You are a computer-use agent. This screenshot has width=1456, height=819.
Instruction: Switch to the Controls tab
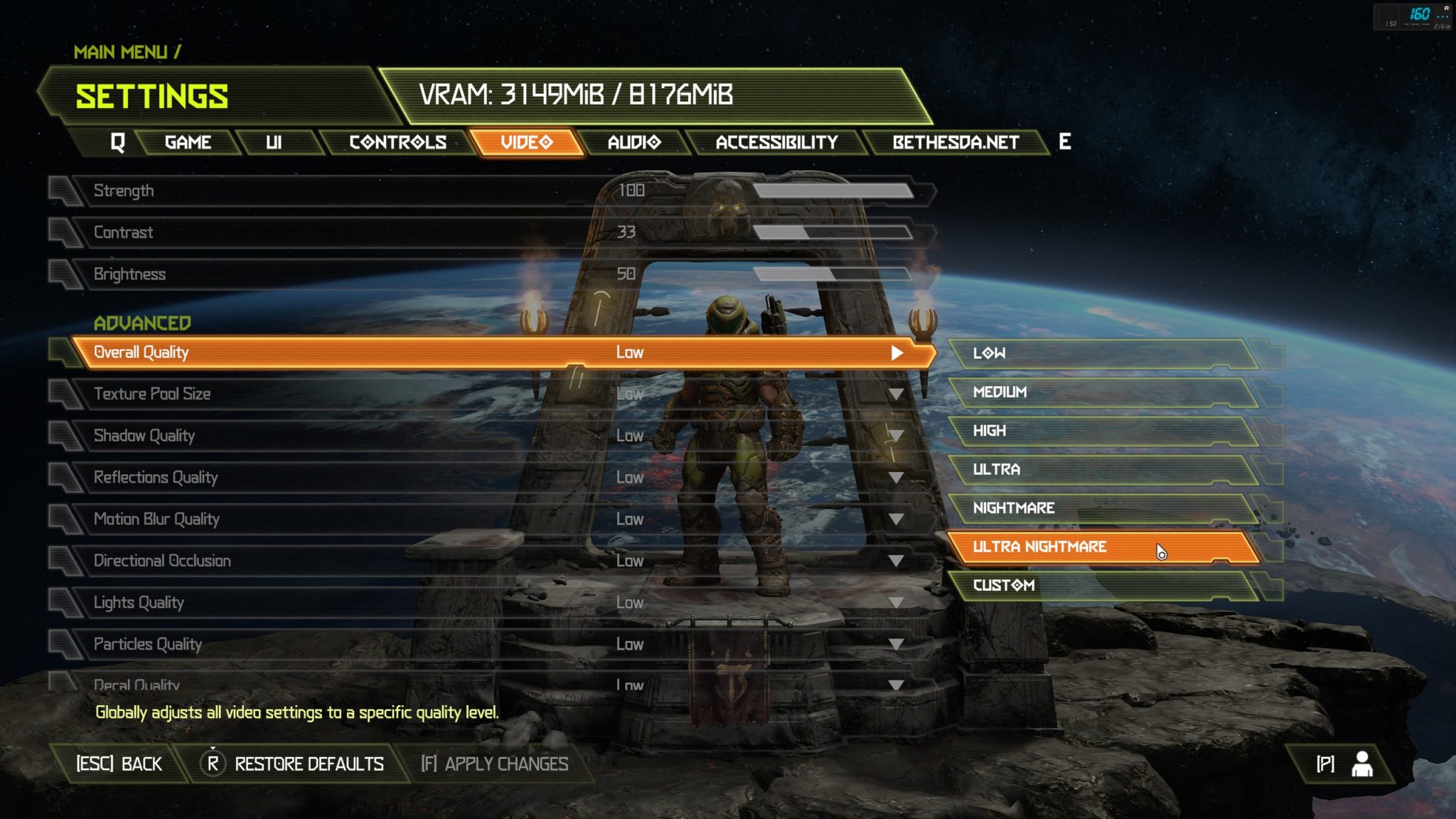397,142
